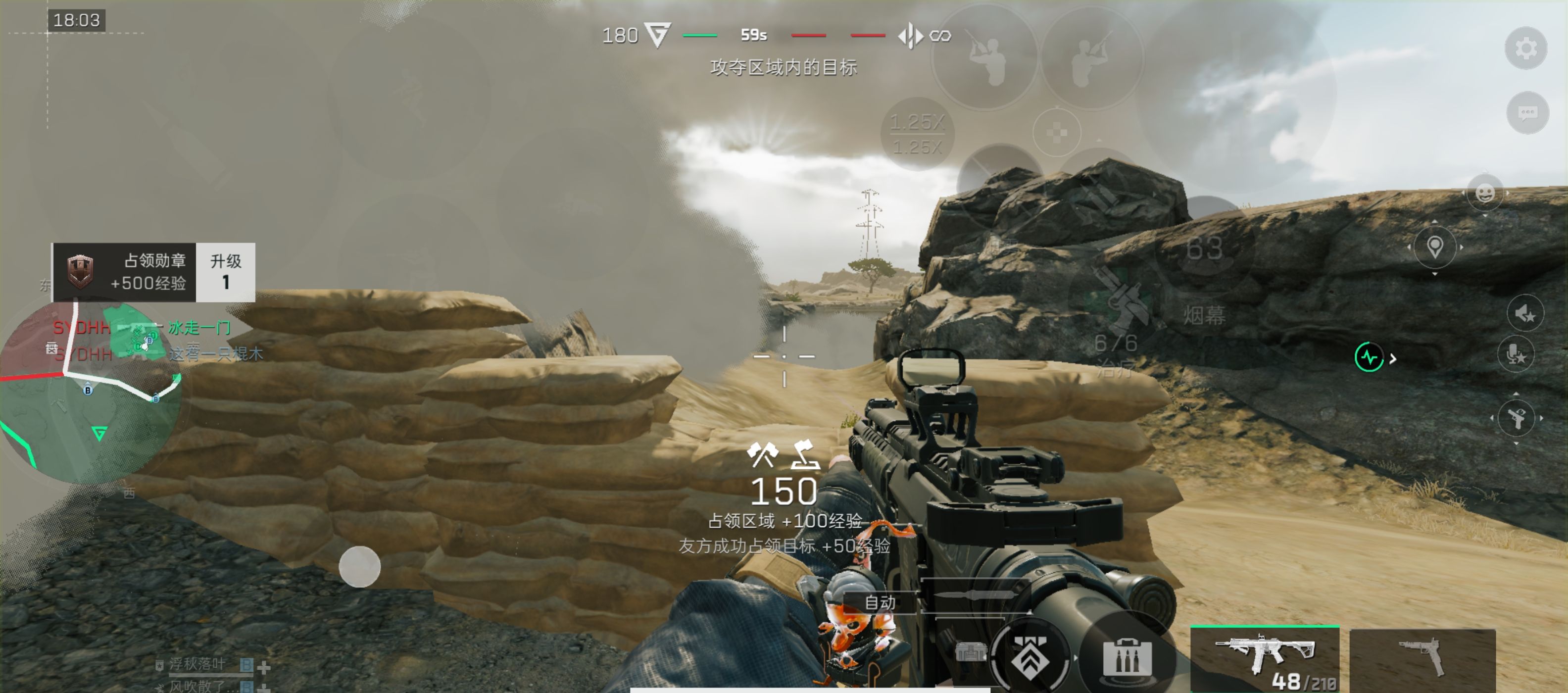
Task: Toggle the microphone icon
Action: tap(1516, 354)
